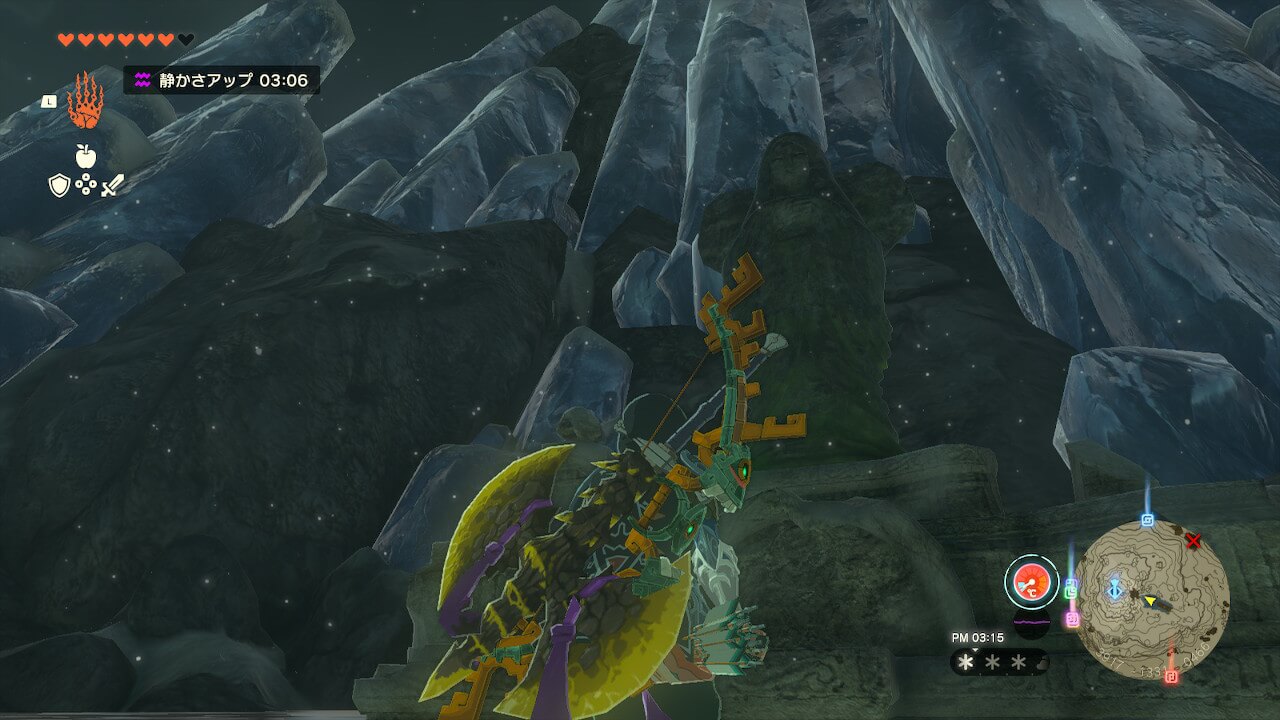Select the green pin beside the minimap
This screenshot has height=720, width=1280.
coord(1071,590)
